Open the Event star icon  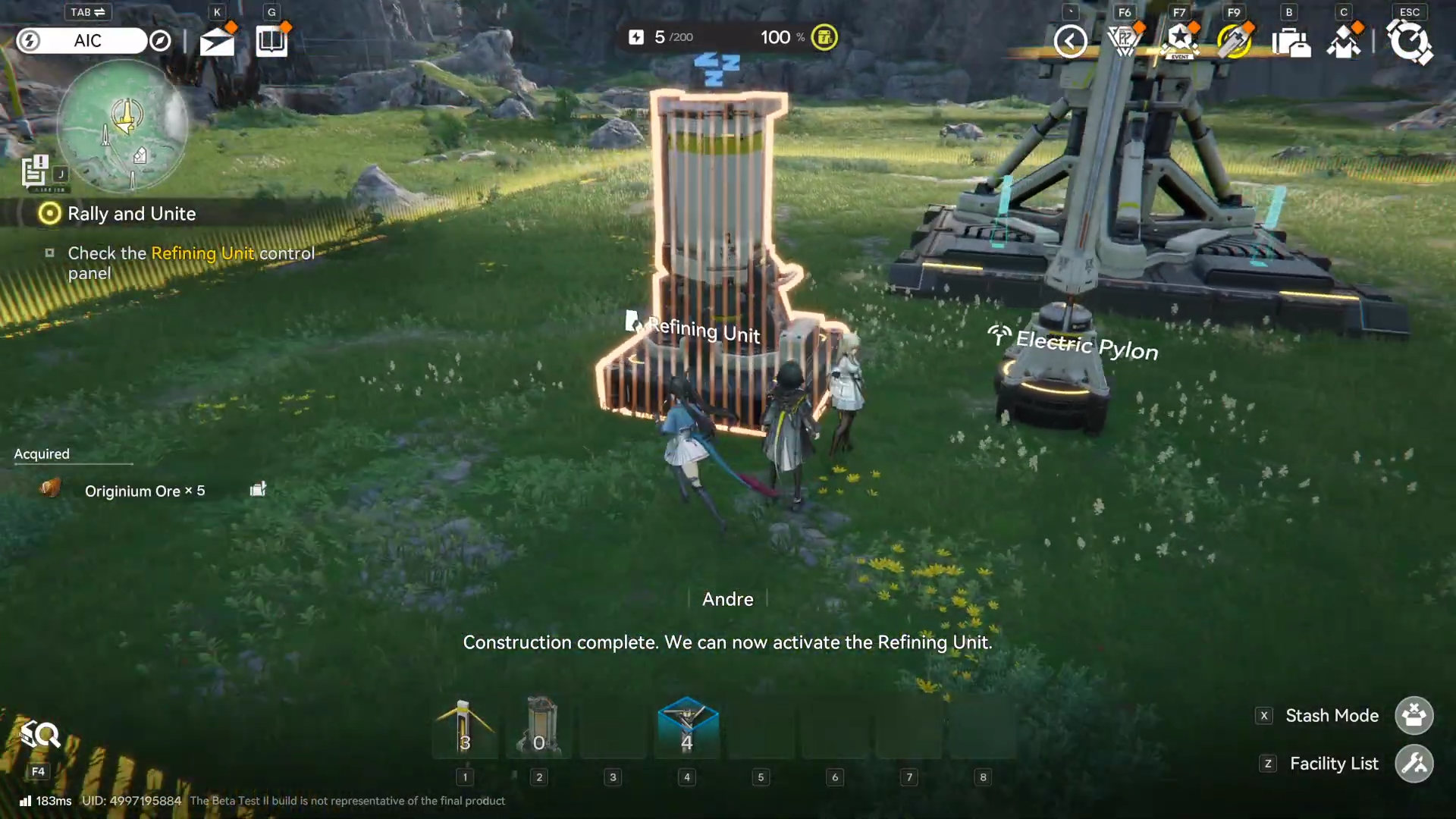(x=1180, y=42)
